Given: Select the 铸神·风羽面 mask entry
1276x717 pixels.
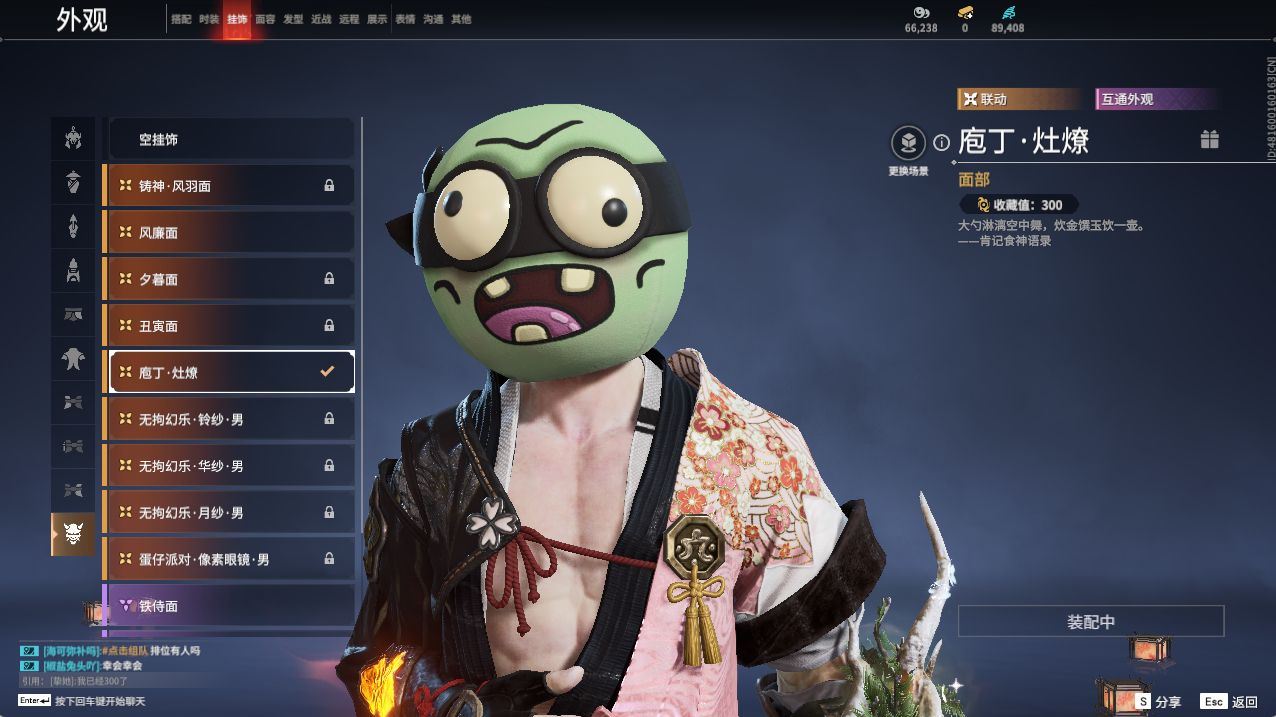Looking at the screenshot, I should tap(229, 186).
